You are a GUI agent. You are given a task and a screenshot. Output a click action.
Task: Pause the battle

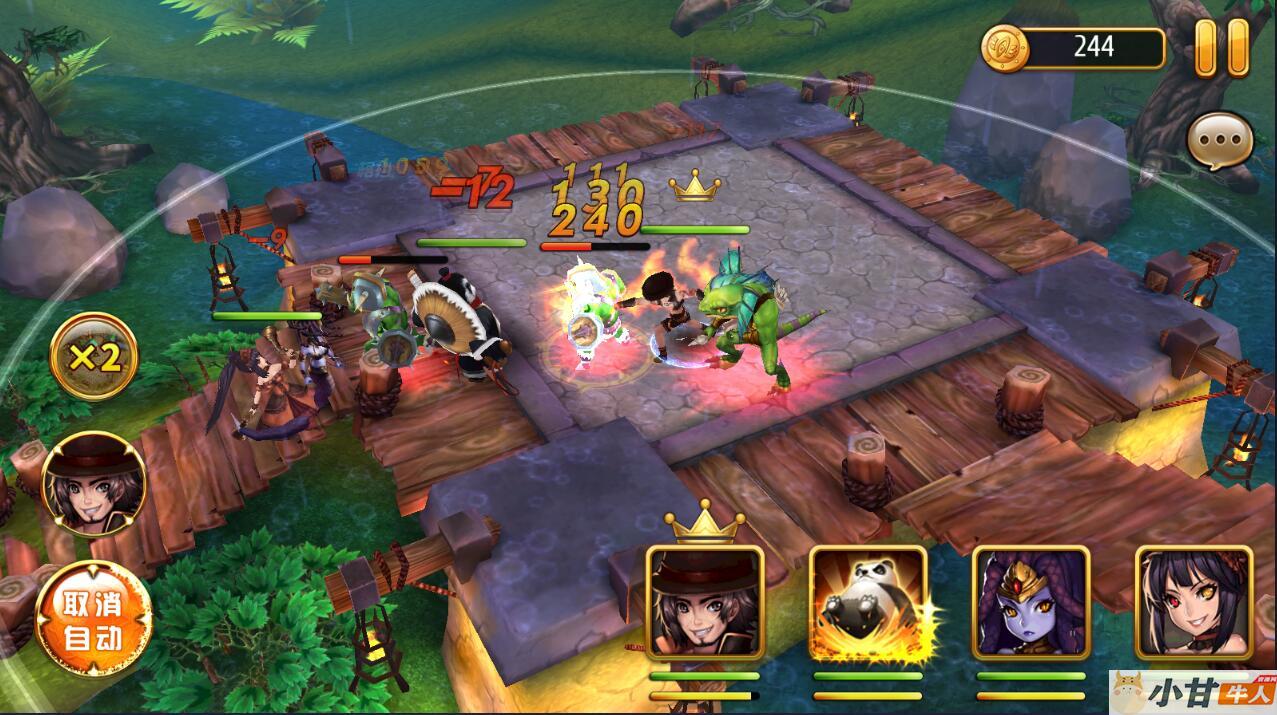tap(1222, 47)
